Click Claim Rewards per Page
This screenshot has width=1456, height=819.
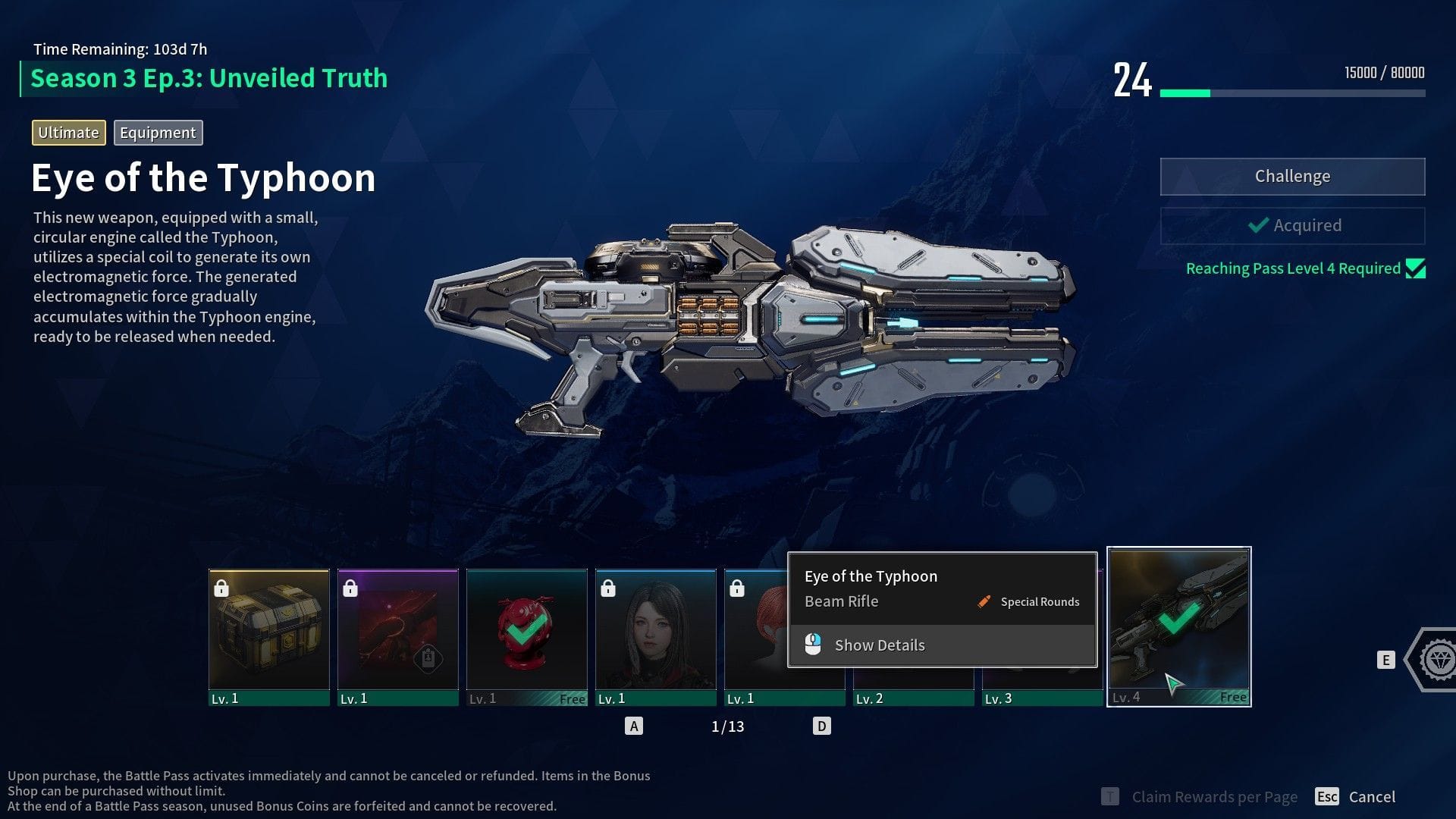click(1214, 796)
